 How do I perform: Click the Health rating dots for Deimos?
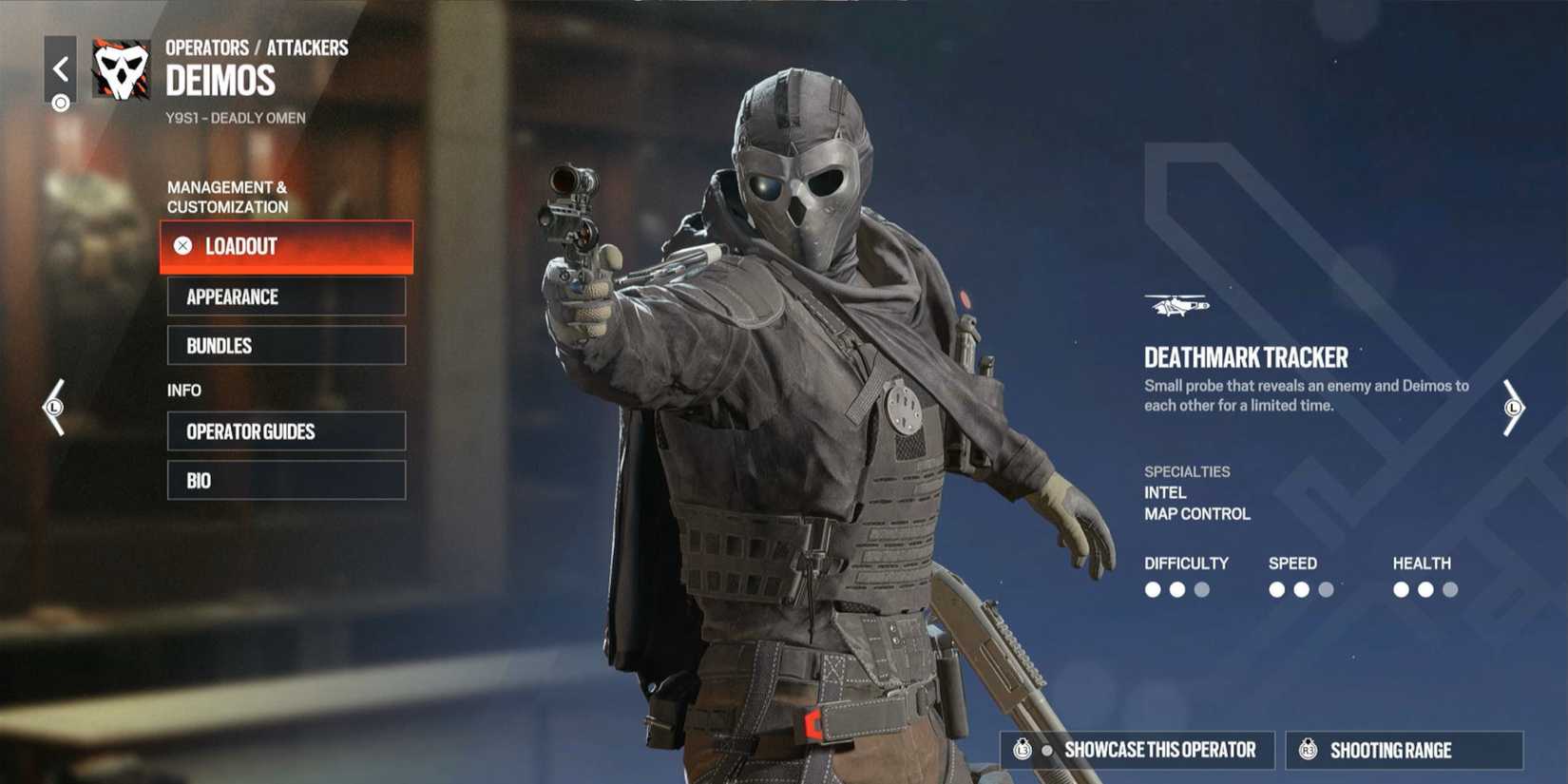1425,589
